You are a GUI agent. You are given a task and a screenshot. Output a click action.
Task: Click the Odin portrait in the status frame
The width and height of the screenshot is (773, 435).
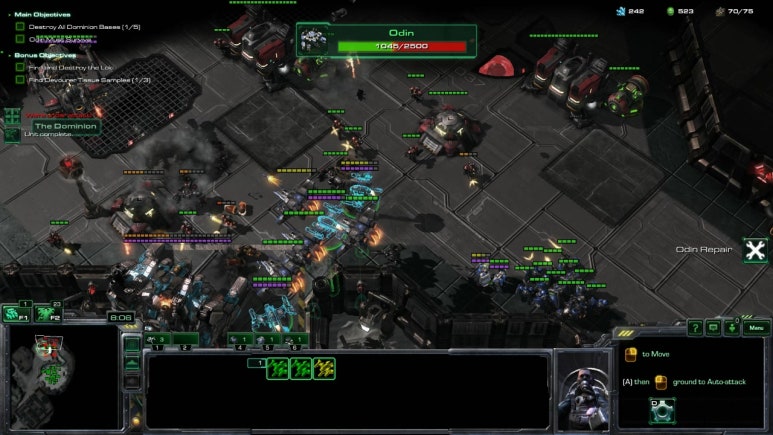[x=316, y=39]
